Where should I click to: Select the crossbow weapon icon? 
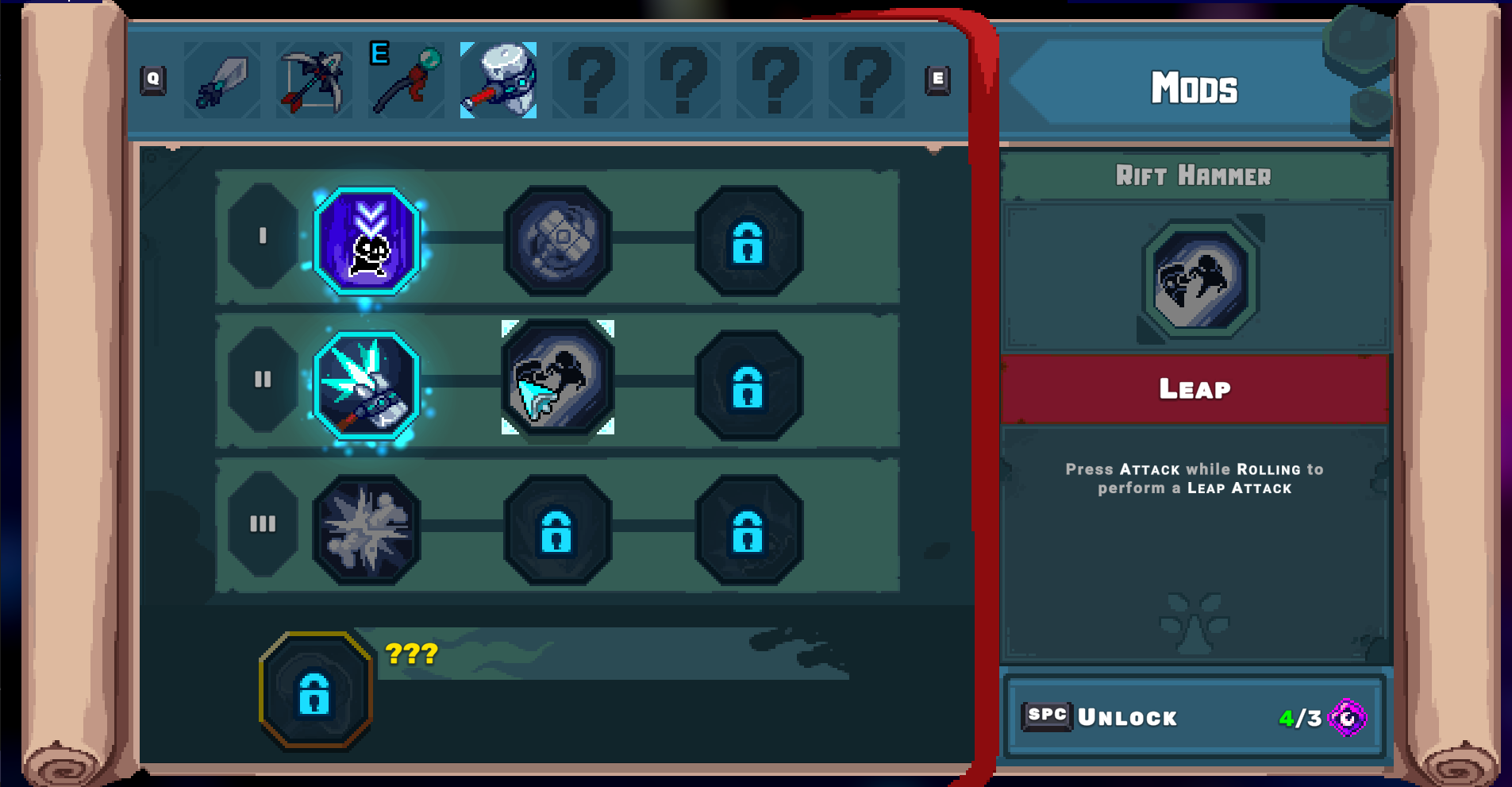314,79
